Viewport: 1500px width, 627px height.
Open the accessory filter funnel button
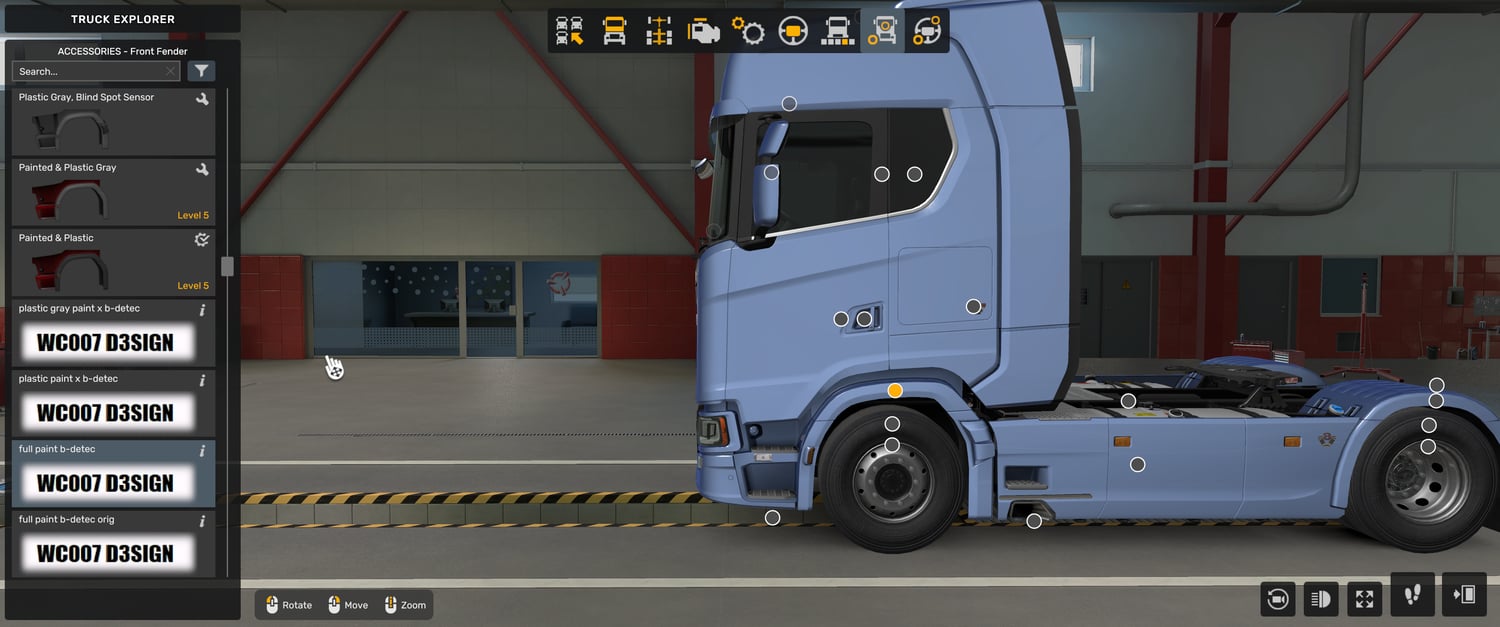(x=201, y=71)
